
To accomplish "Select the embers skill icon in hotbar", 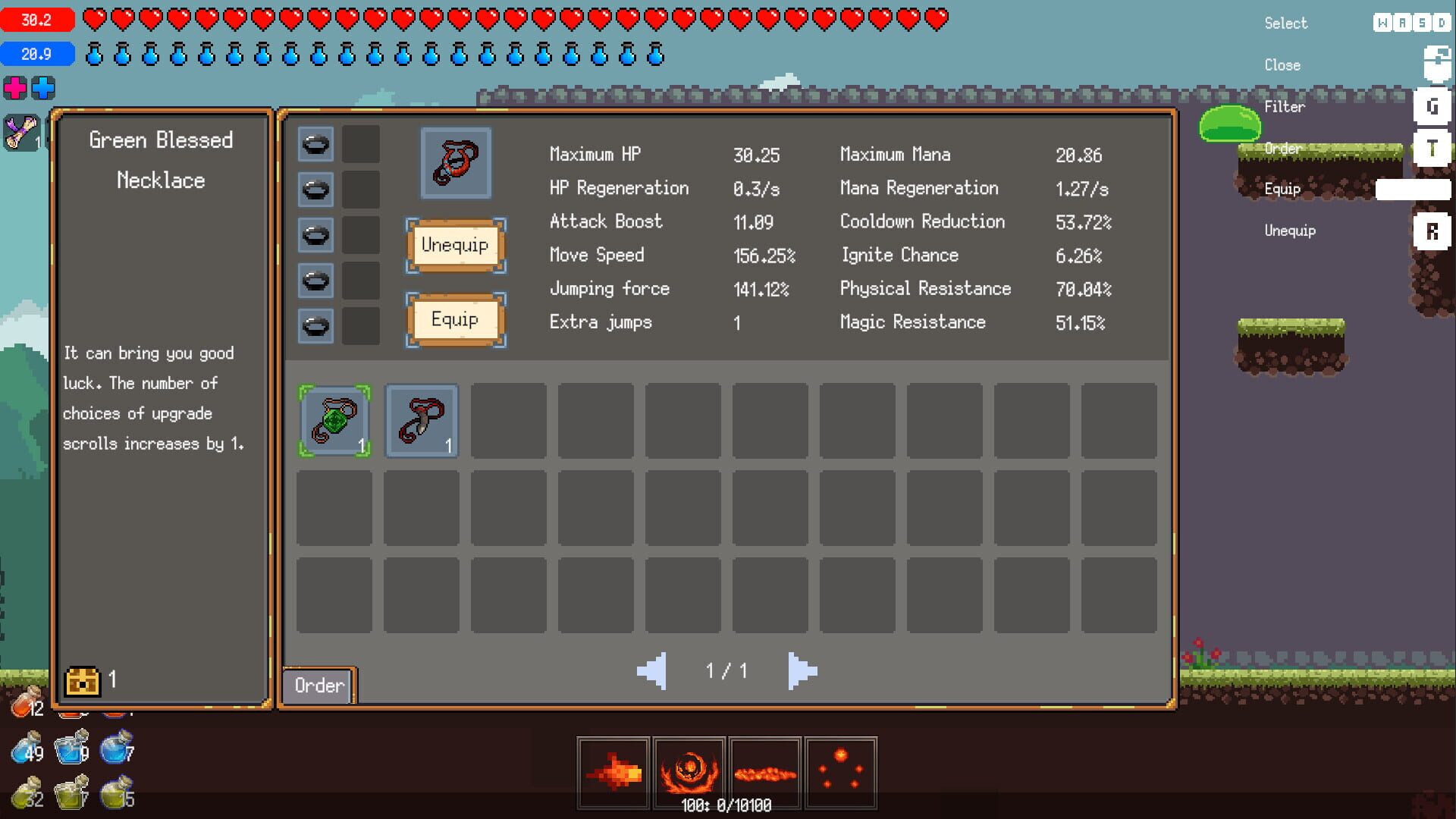I will pos(843,771).
